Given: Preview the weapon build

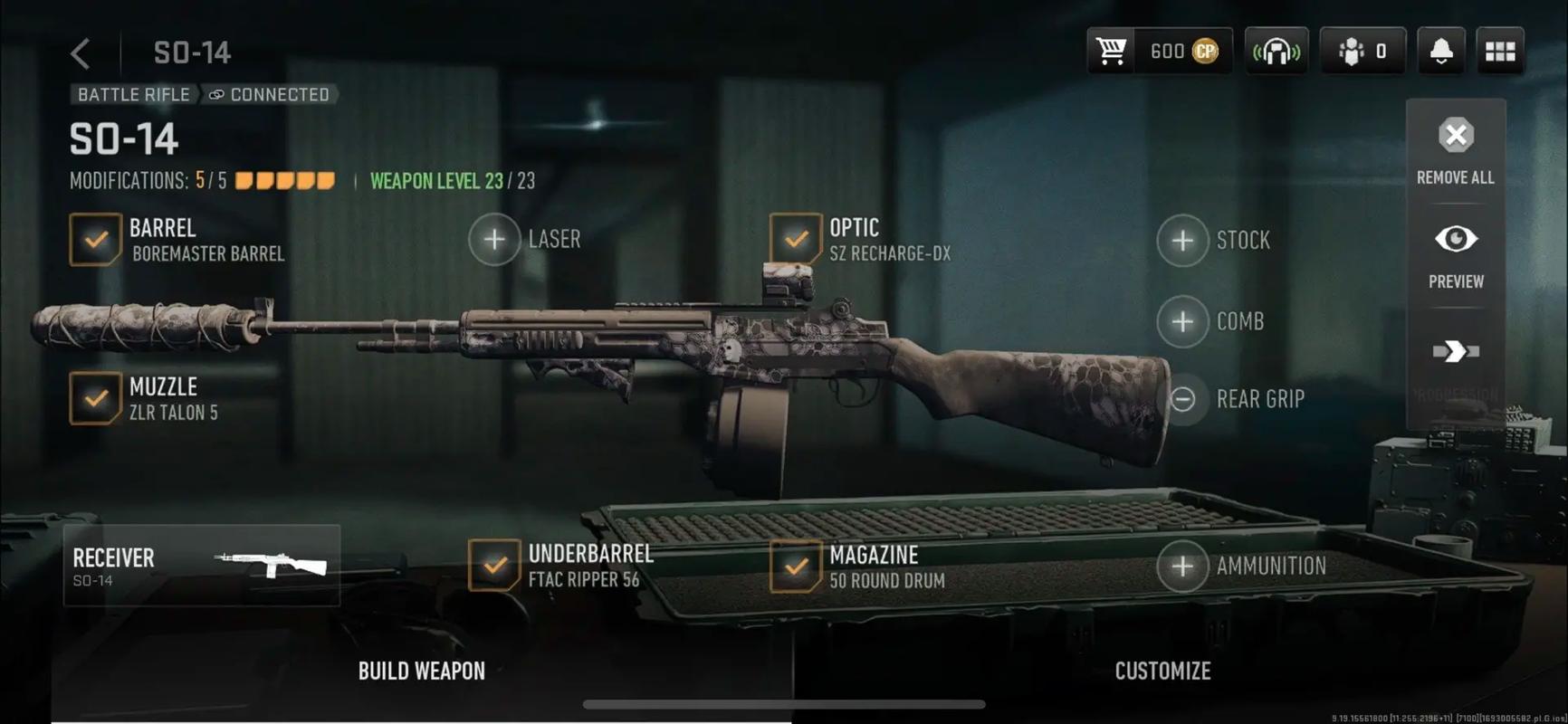Looking at the screenshot, I should tap(1456, 254).
